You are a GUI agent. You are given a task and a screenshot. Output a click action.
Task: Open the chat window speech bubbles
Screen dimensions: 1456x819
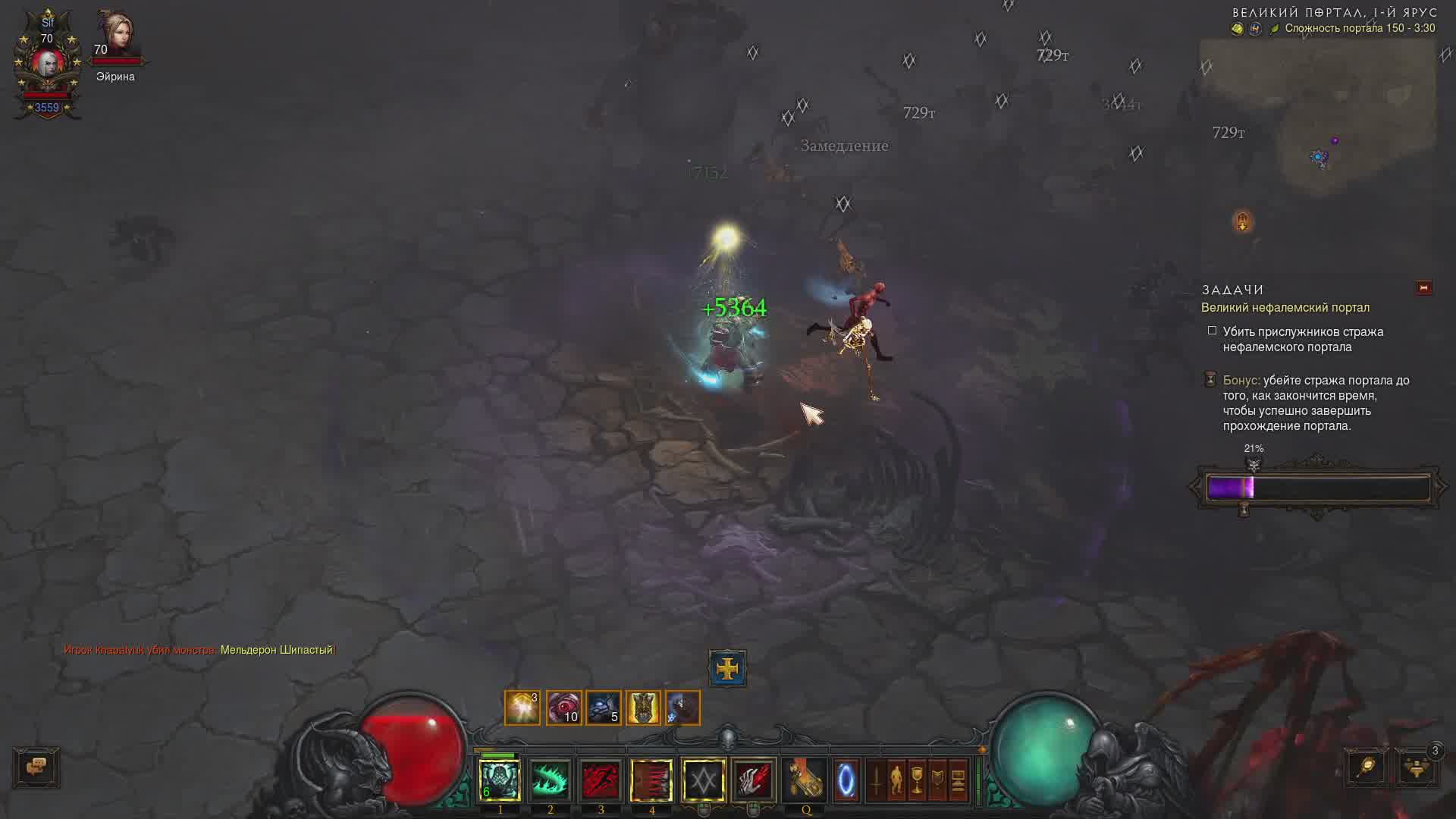(x=36, y=767)
